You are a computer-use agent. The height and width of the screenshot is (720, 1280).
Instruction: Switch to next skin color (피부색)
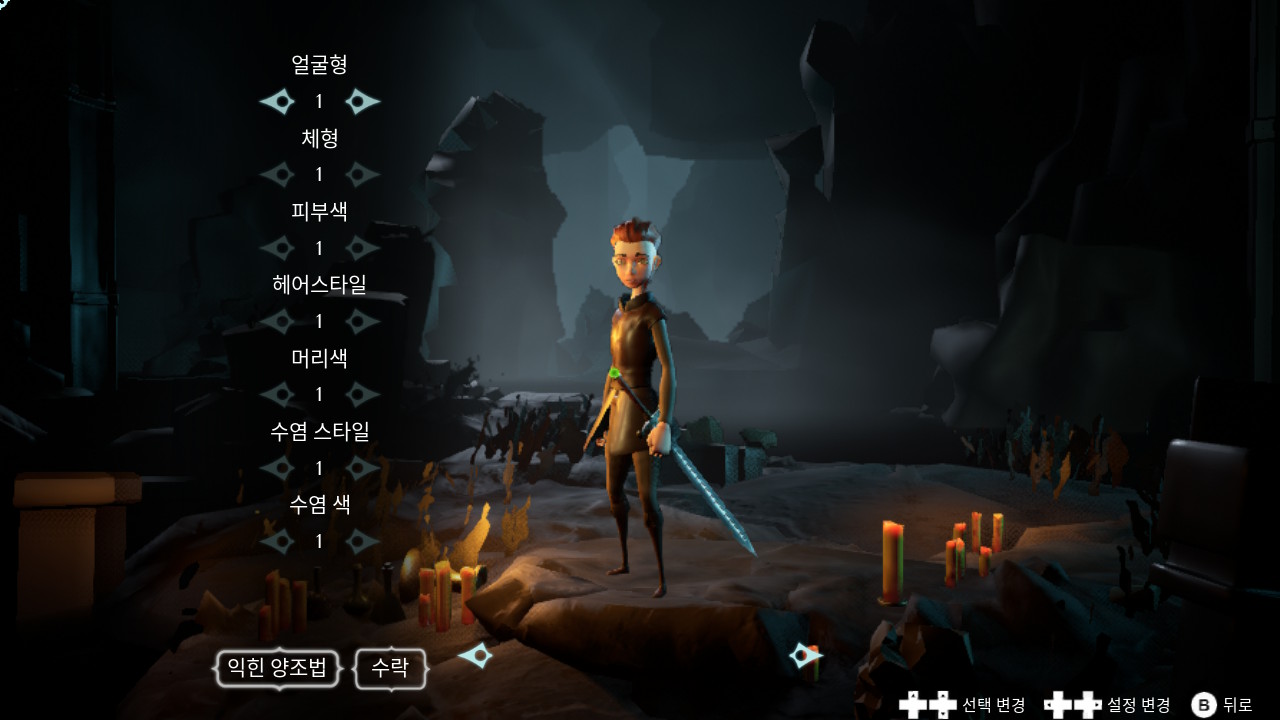[362, 247]
